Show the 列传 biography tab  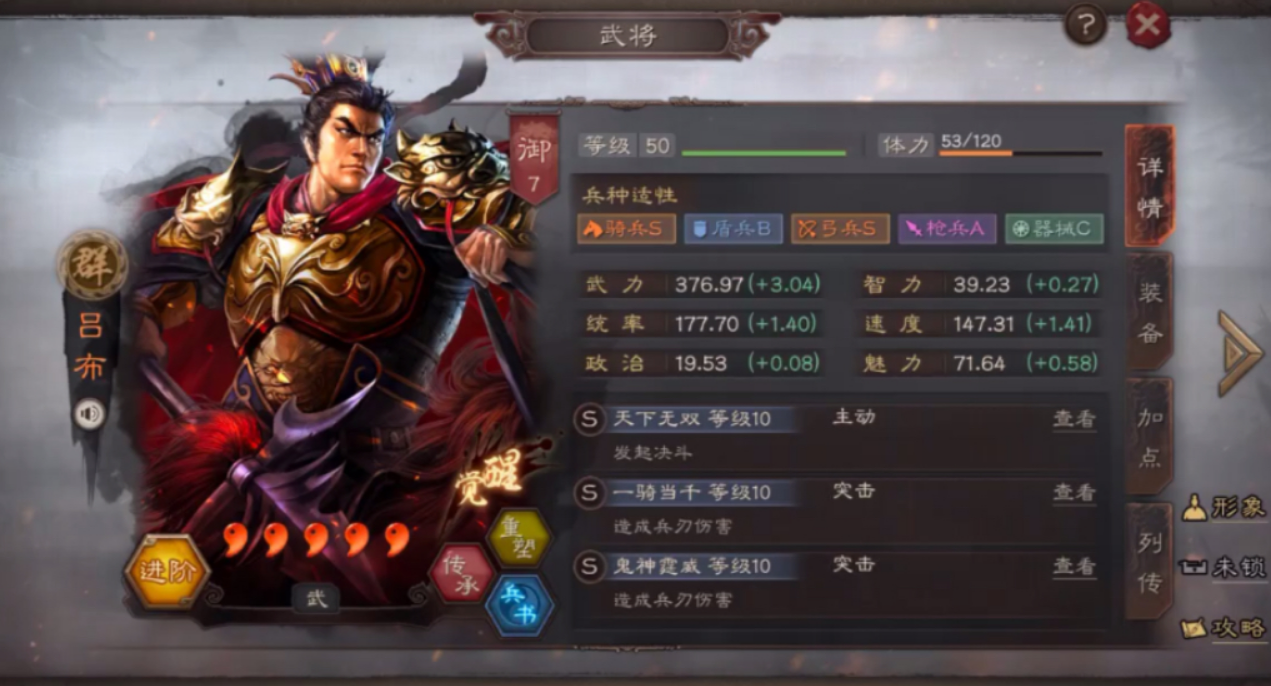pos(1150,561)
